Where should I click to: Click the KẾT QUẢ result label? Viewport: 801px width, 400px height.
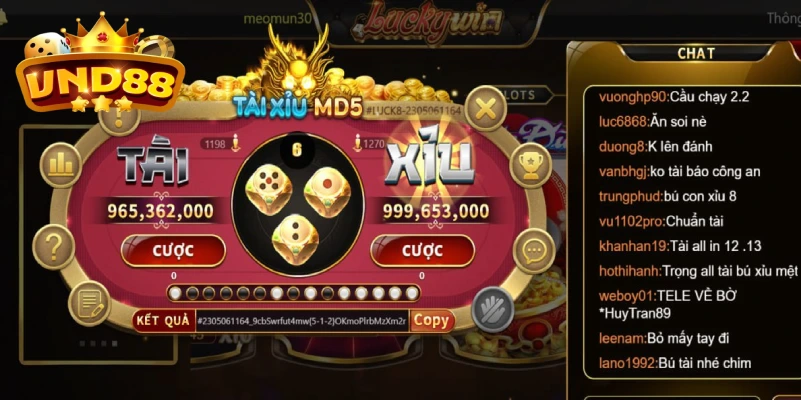tap(163, 321)
